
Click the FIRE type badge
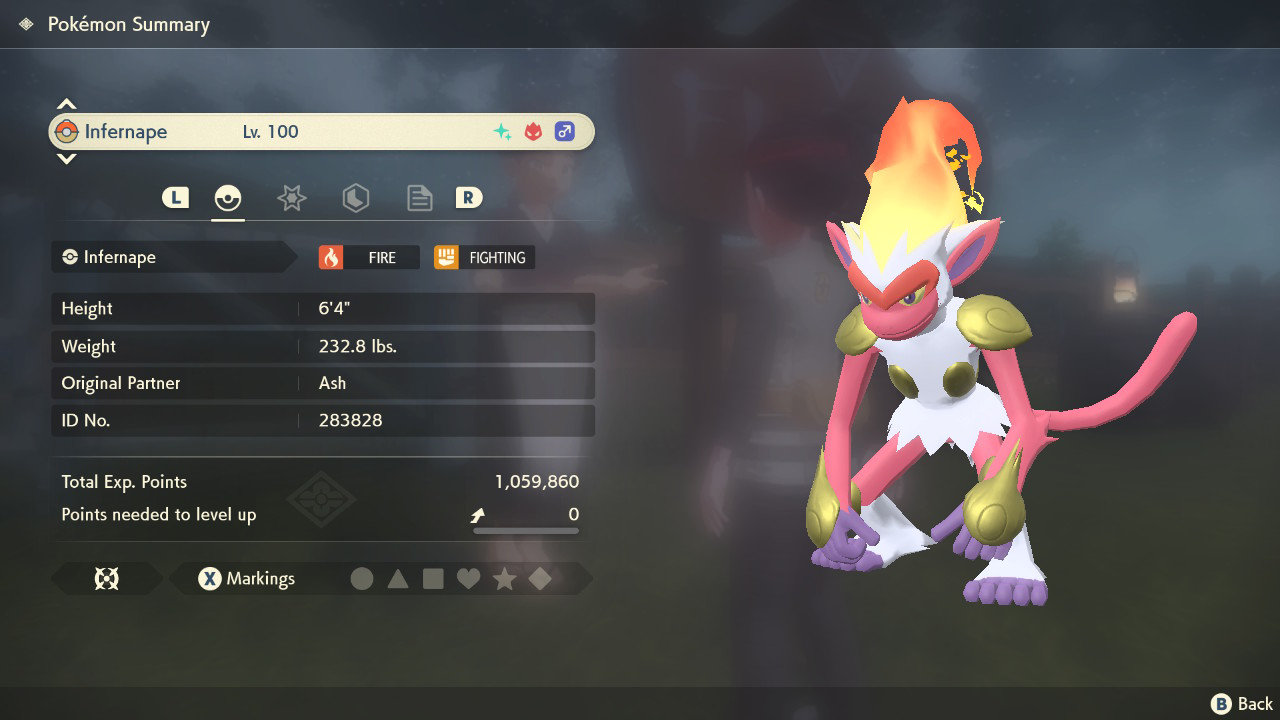[370, 257]
